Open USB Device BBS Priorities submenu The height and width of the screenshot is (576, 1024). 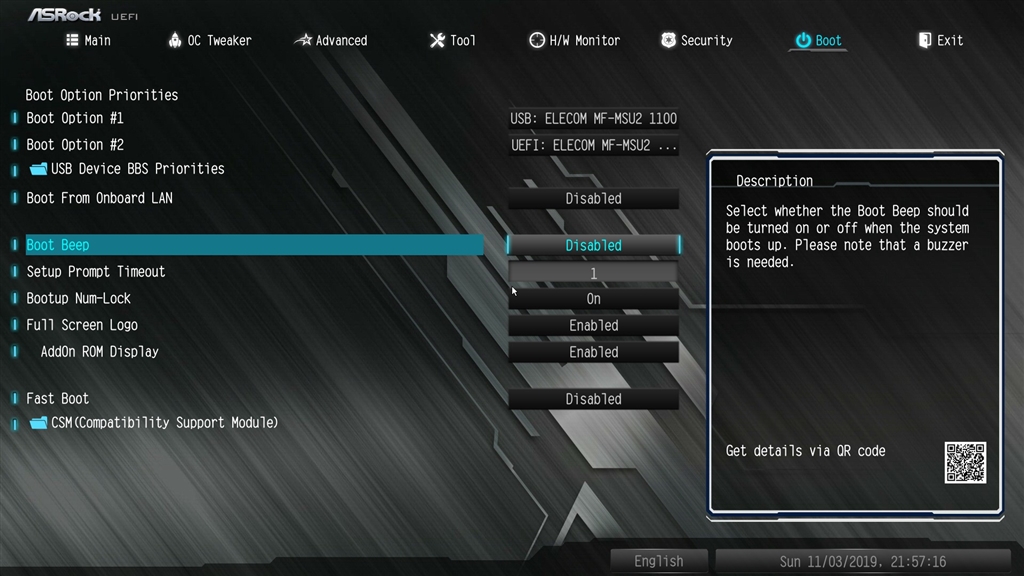(137, 169)
